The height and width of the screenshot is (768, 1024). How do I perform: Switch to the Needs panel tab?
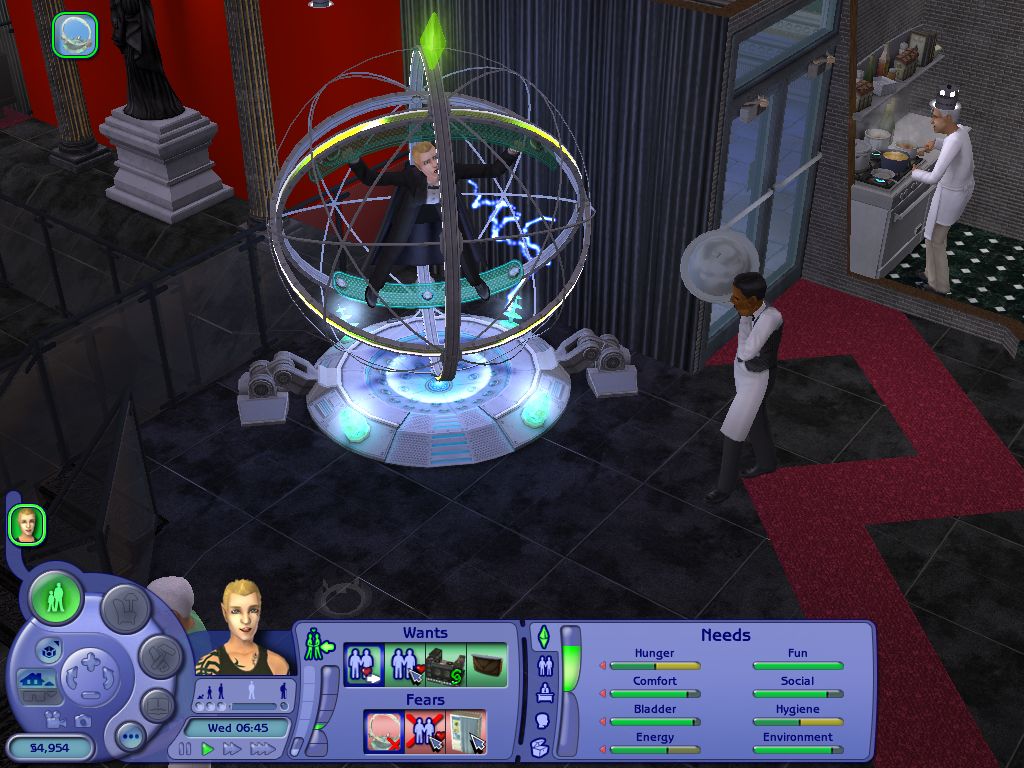pyautogui.click(x=544, y=637)
